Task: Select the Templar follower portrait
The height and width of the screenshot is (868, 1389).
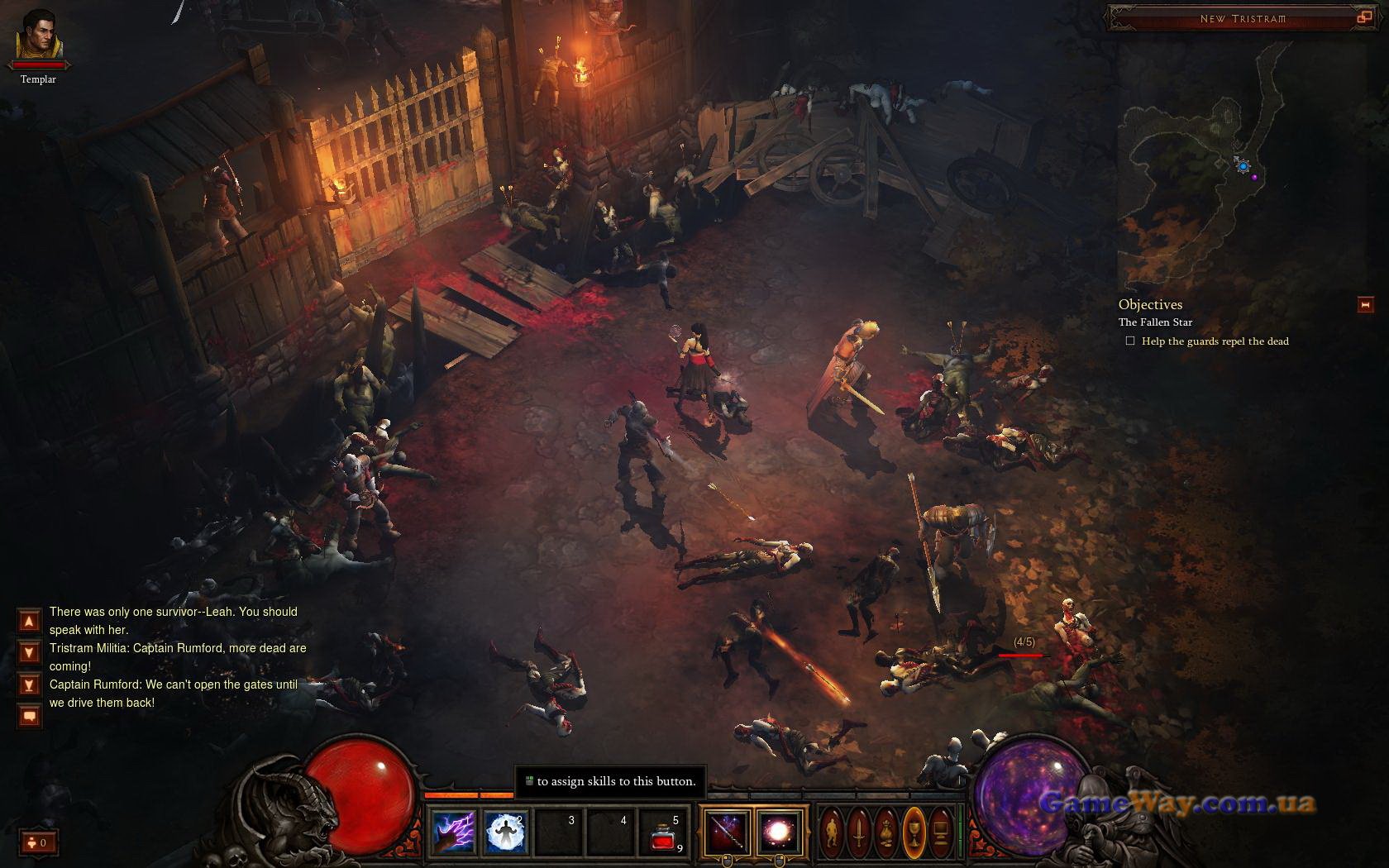Action: pos(39,36)
